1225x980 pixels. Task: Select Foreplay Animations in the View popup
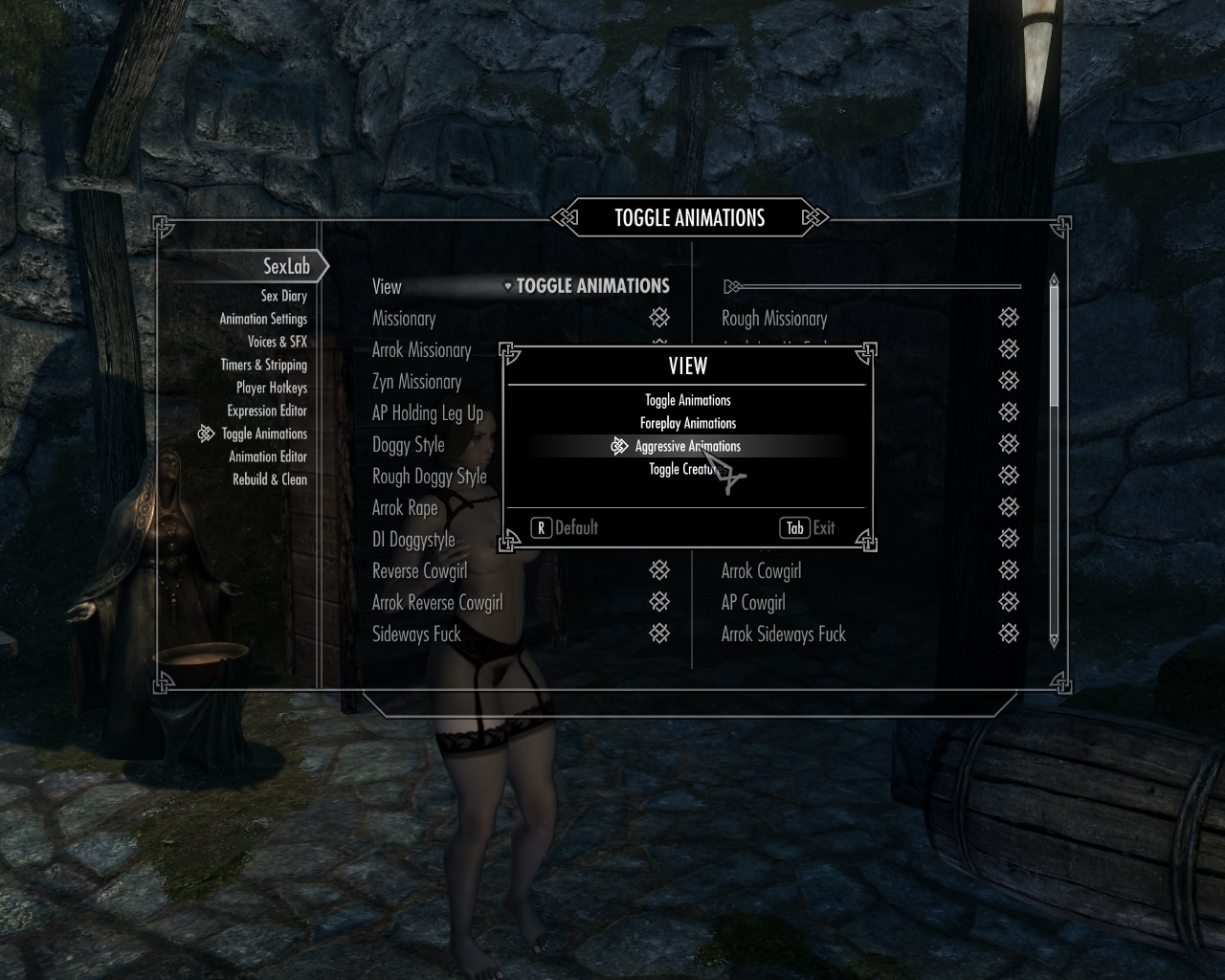687,423
